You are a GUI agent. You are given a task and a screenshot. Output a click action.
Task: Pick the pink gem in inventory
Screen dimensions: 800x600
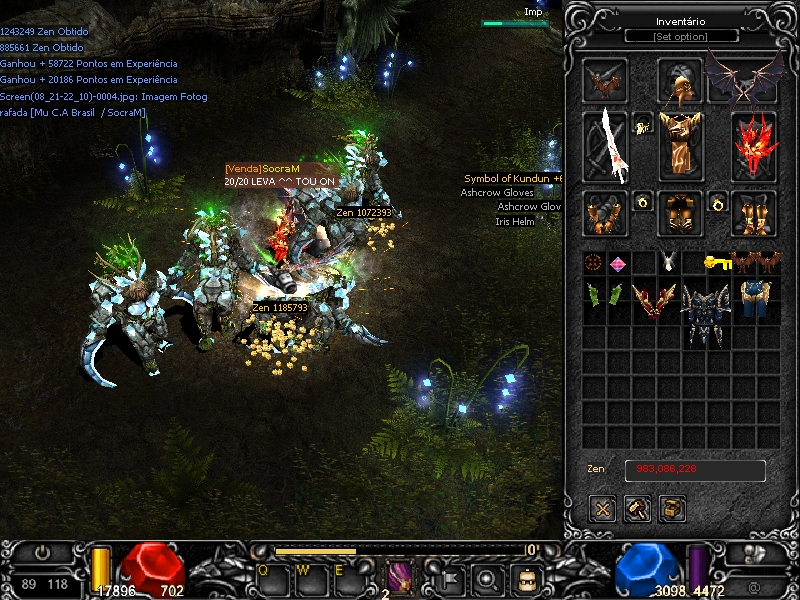click(619, 264)
